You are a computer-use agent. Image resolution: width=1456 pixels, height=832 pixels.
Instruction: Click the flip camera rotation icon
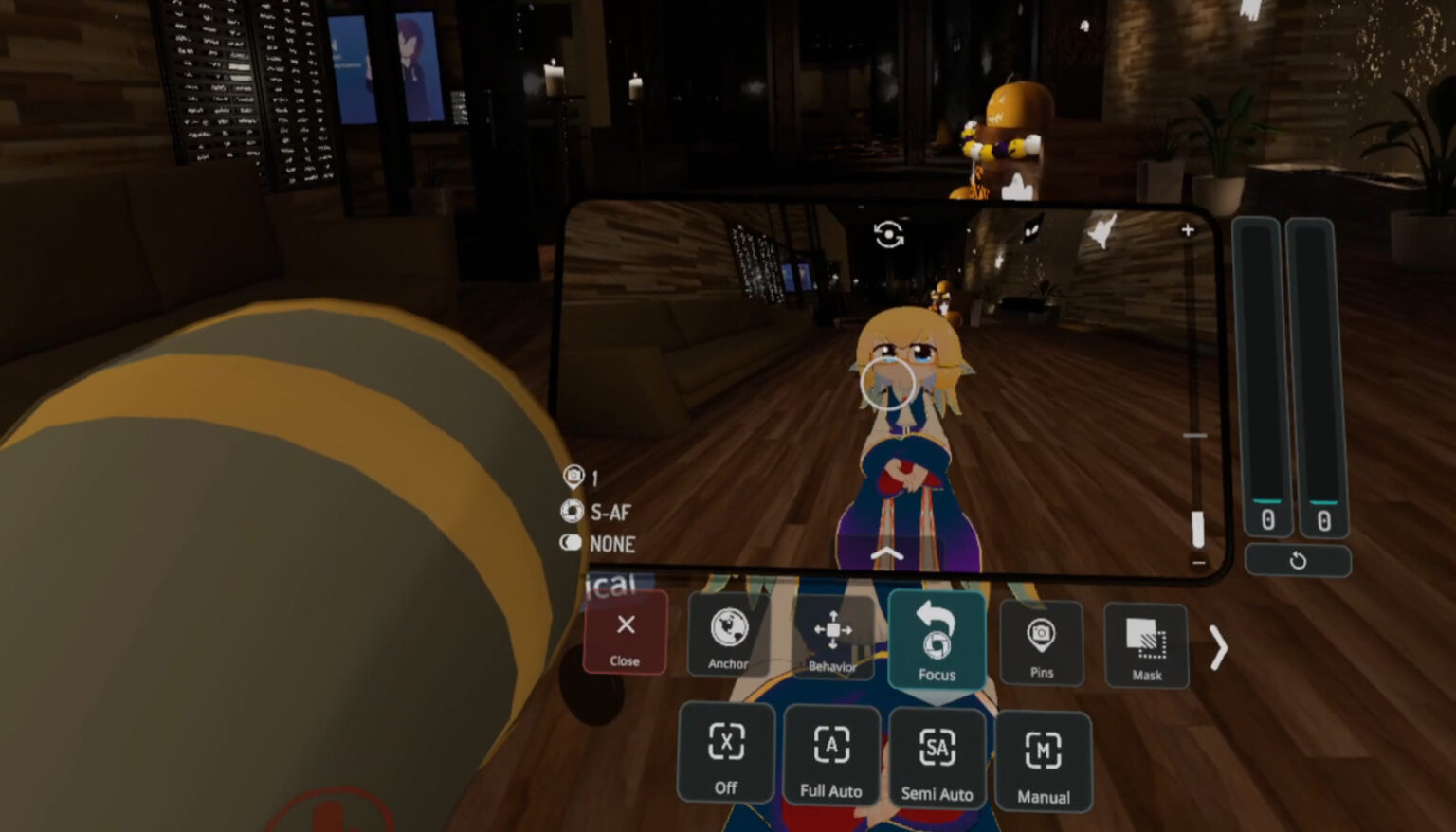(x=888, y=232)
